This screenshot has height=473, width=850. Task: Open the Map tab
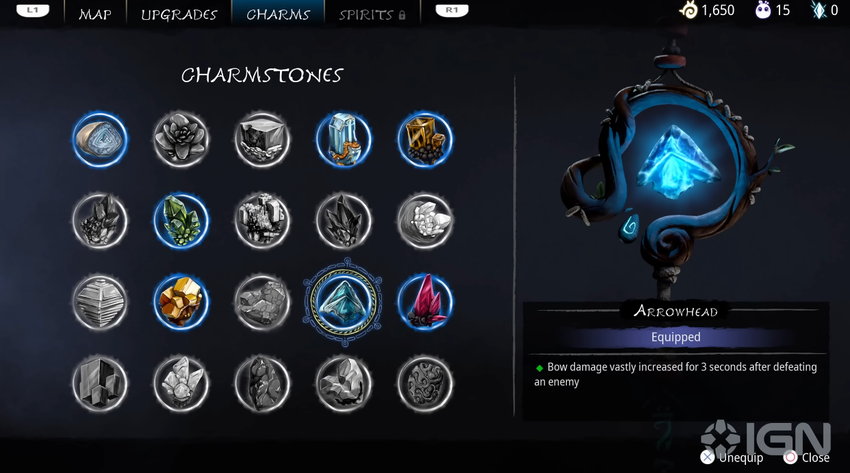coord(95,14)
